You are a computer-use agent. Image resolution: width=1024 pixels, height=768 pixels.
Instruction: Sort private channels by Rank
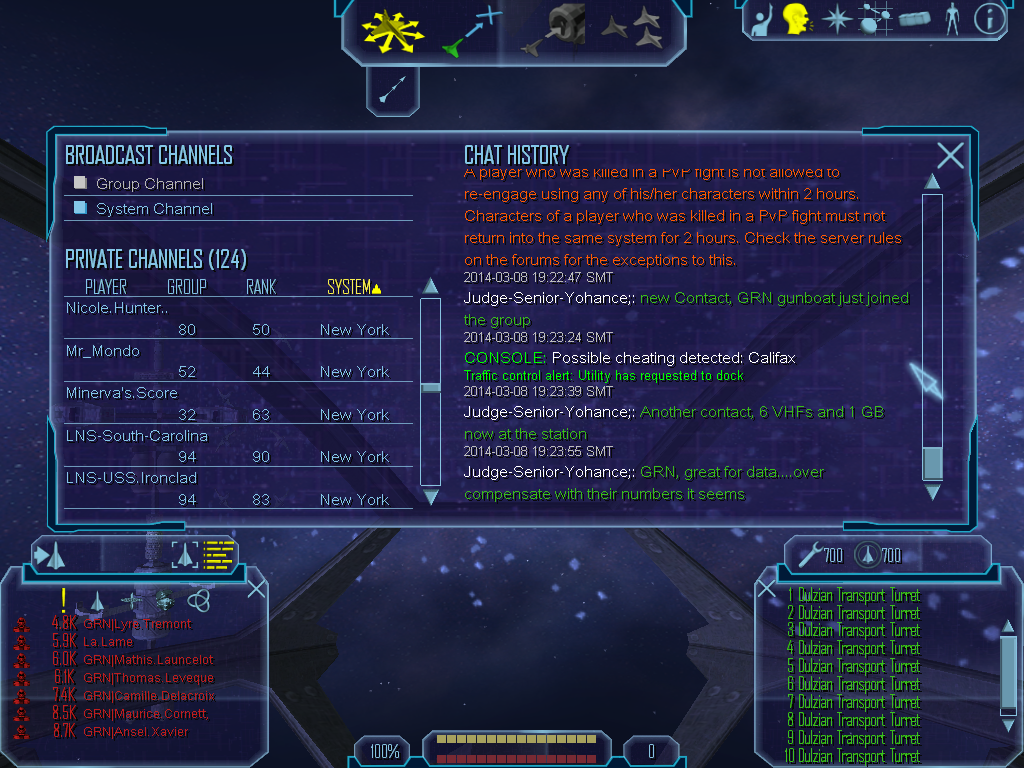261,288
